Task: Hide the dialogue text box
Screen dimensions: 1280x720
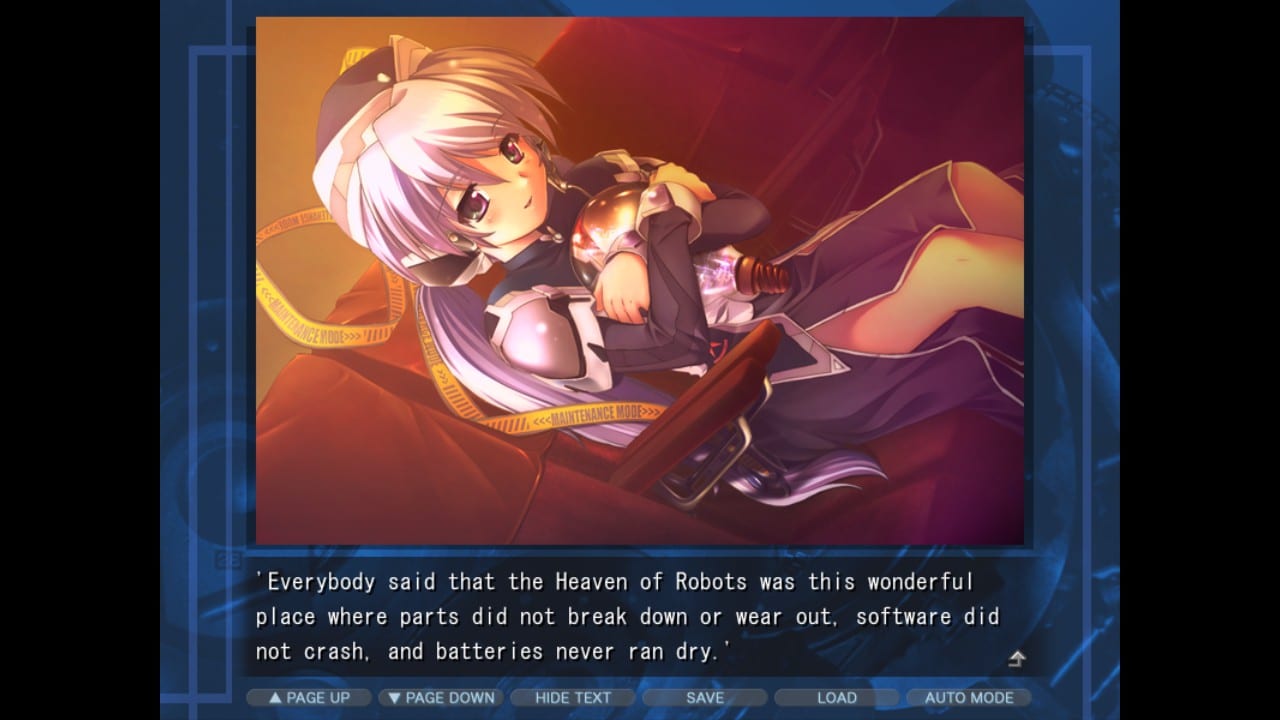Action: 573,698
